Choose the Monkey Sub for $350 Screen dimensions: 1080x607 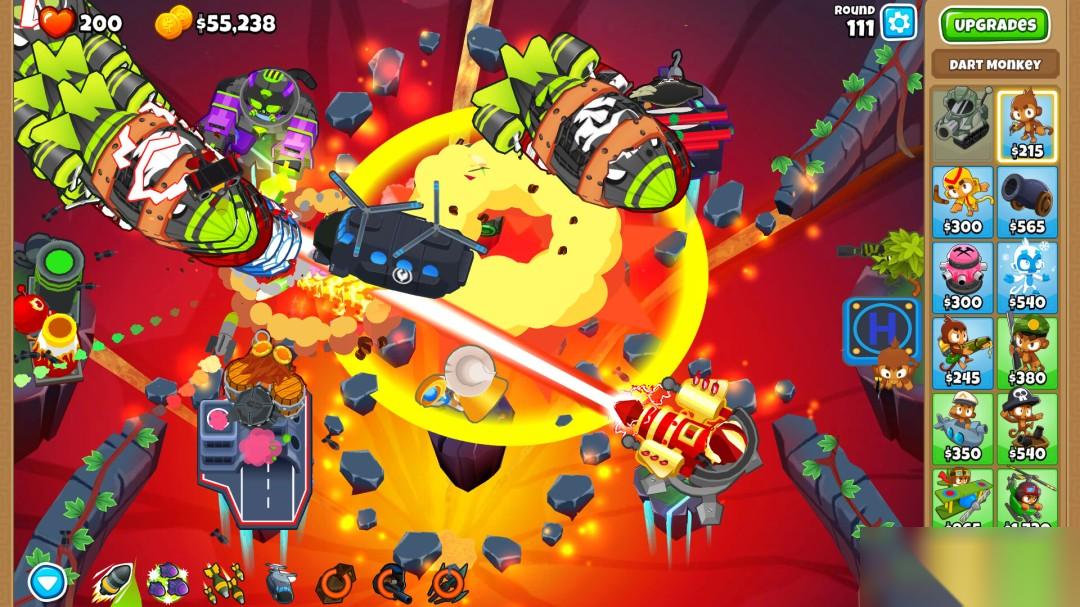[962, 428]
